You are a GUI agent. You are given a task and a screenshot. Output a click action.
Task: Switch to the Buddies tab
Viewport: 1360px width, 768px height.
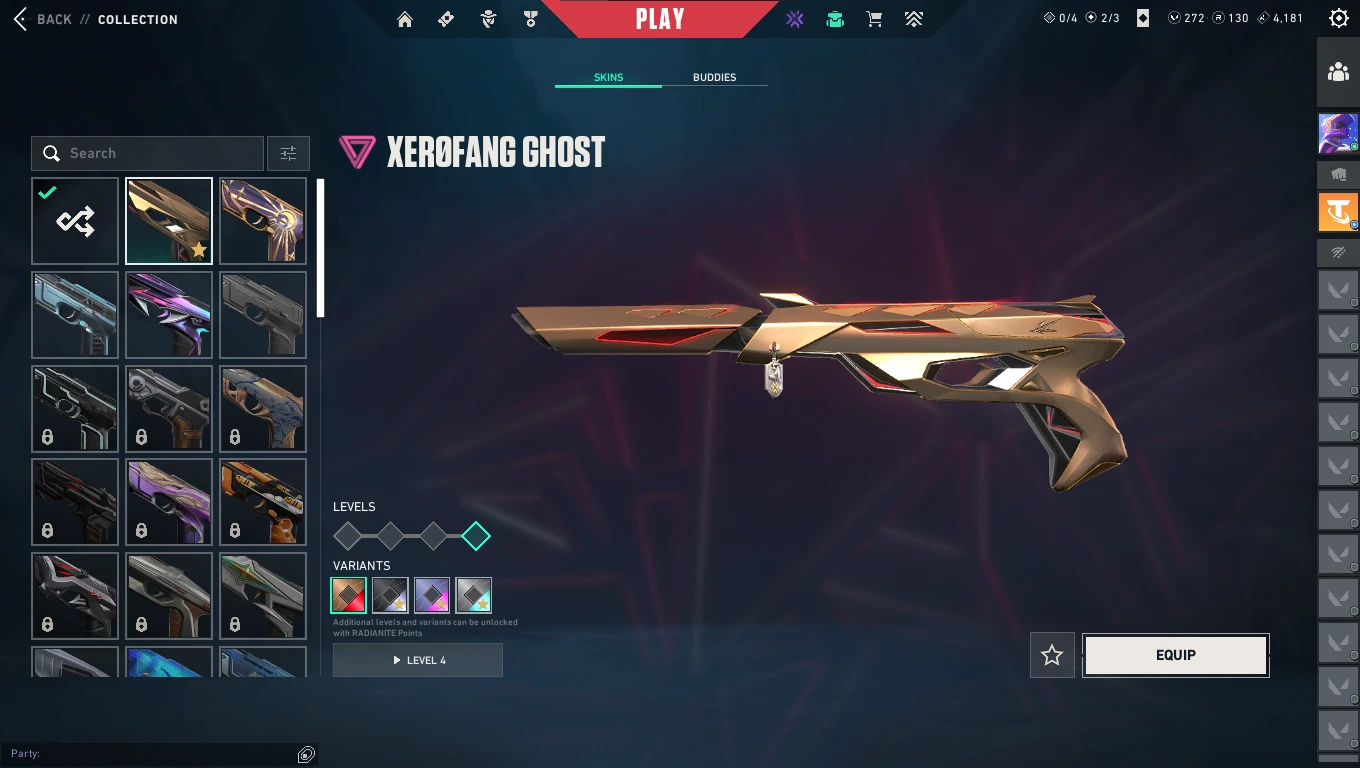(x=714, y=77)
